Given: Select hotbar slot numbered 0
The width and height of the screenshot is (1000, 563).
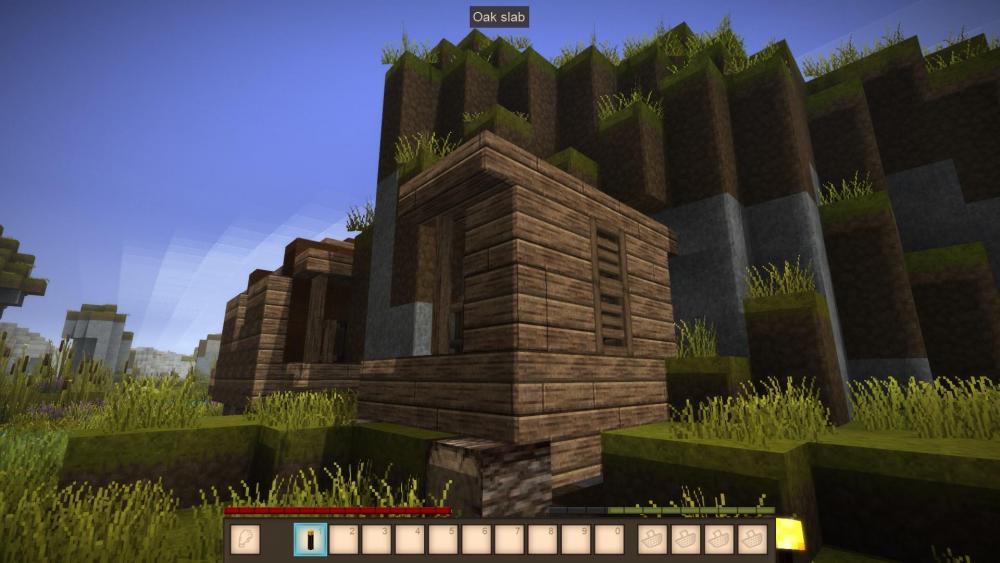Looking at the screenshot, I should click(x=609, y=540).
